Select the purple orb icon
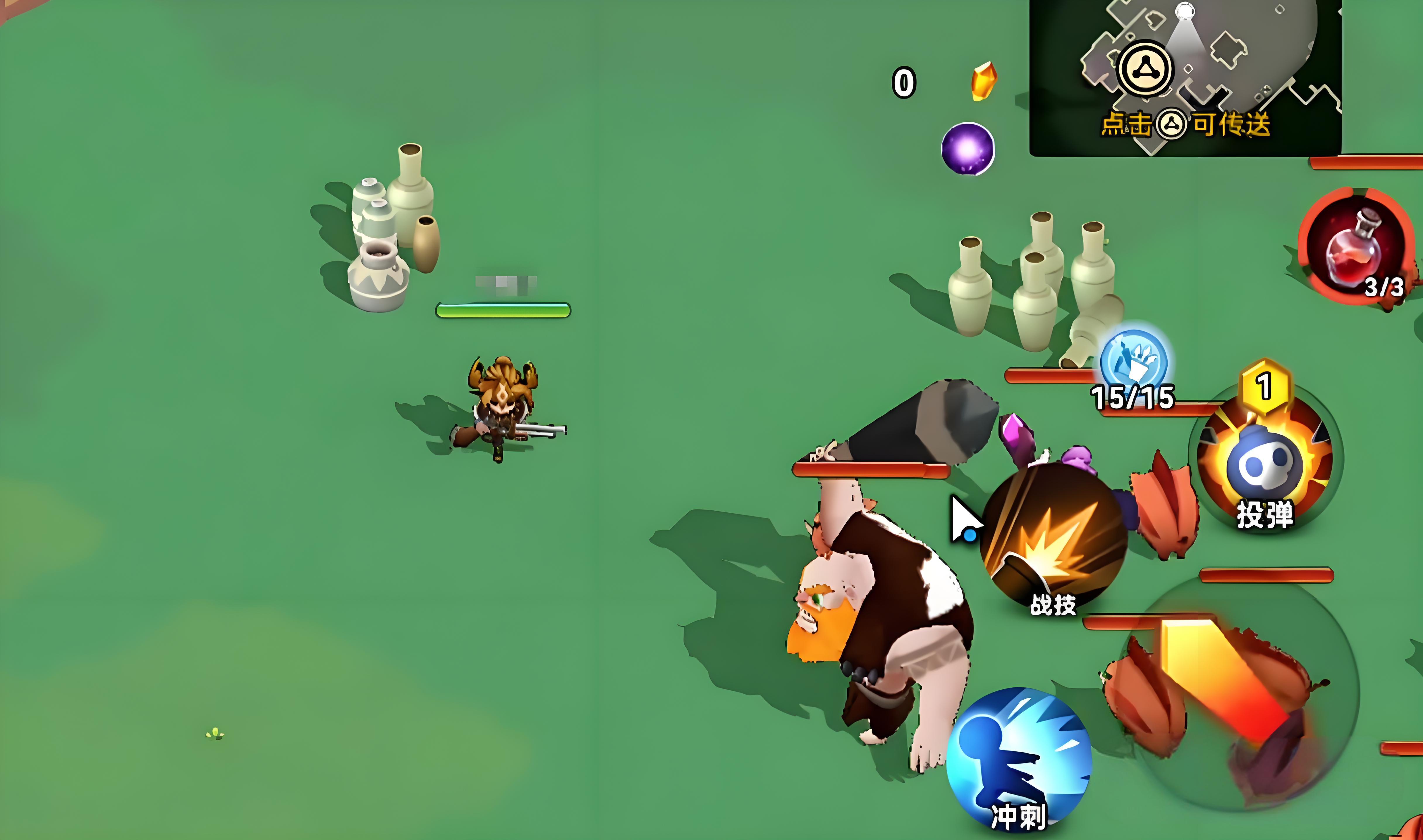1423x840 pixels. 967,149
